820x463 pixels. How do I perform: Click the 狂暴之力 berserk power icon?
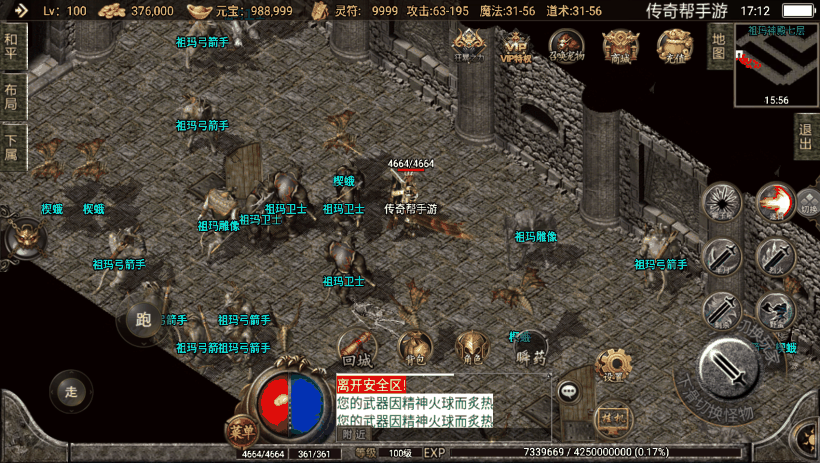click(468, 45)
